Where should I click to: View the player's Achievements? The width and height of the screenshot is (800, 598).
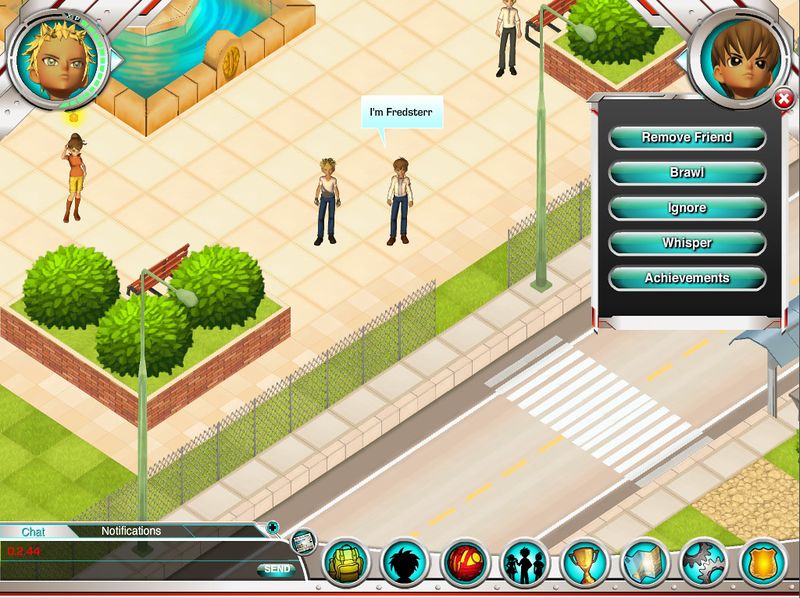tap(687, 278)
